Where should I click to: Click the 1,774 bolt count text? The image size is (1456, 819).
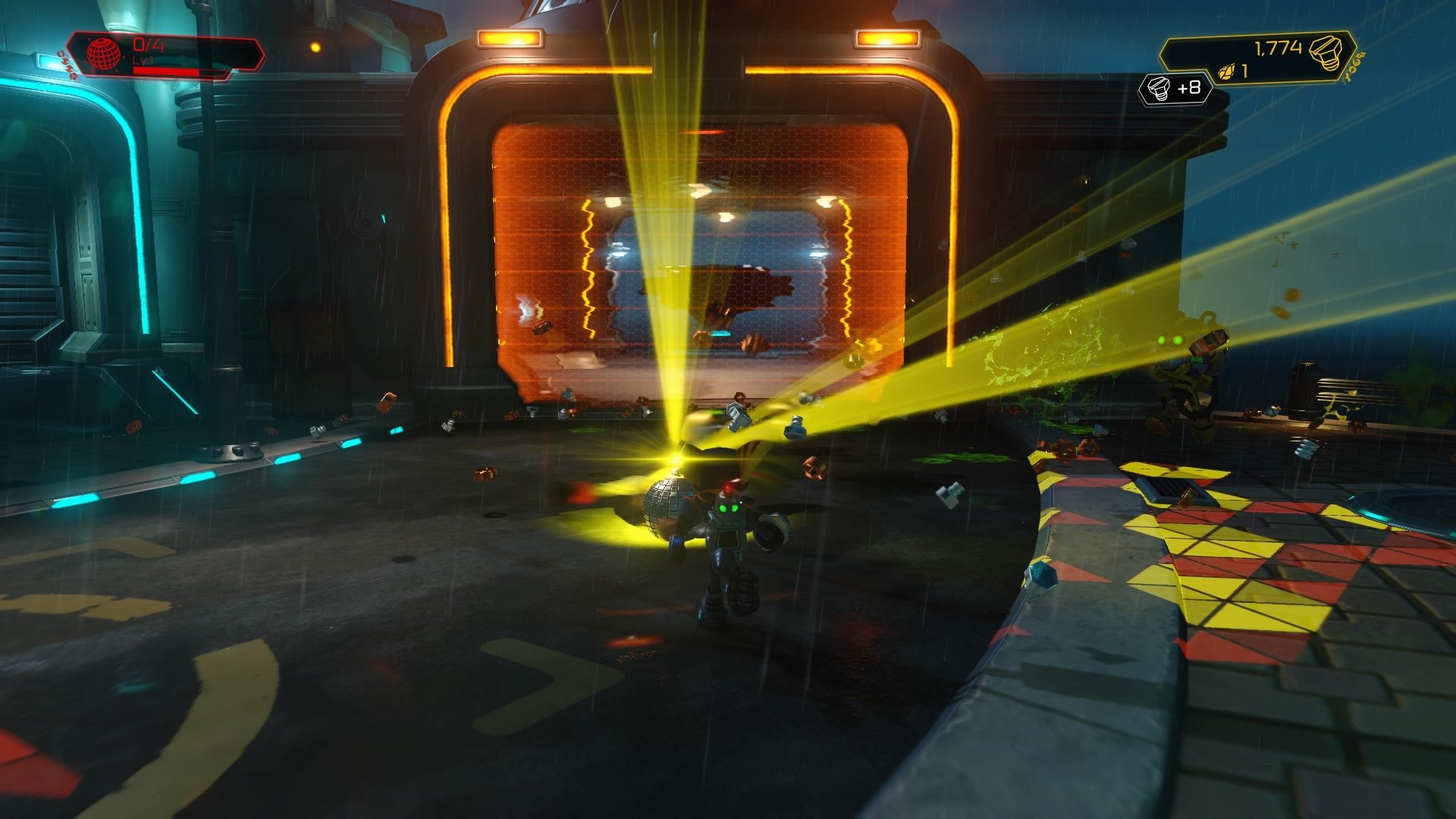point(1279,46)
